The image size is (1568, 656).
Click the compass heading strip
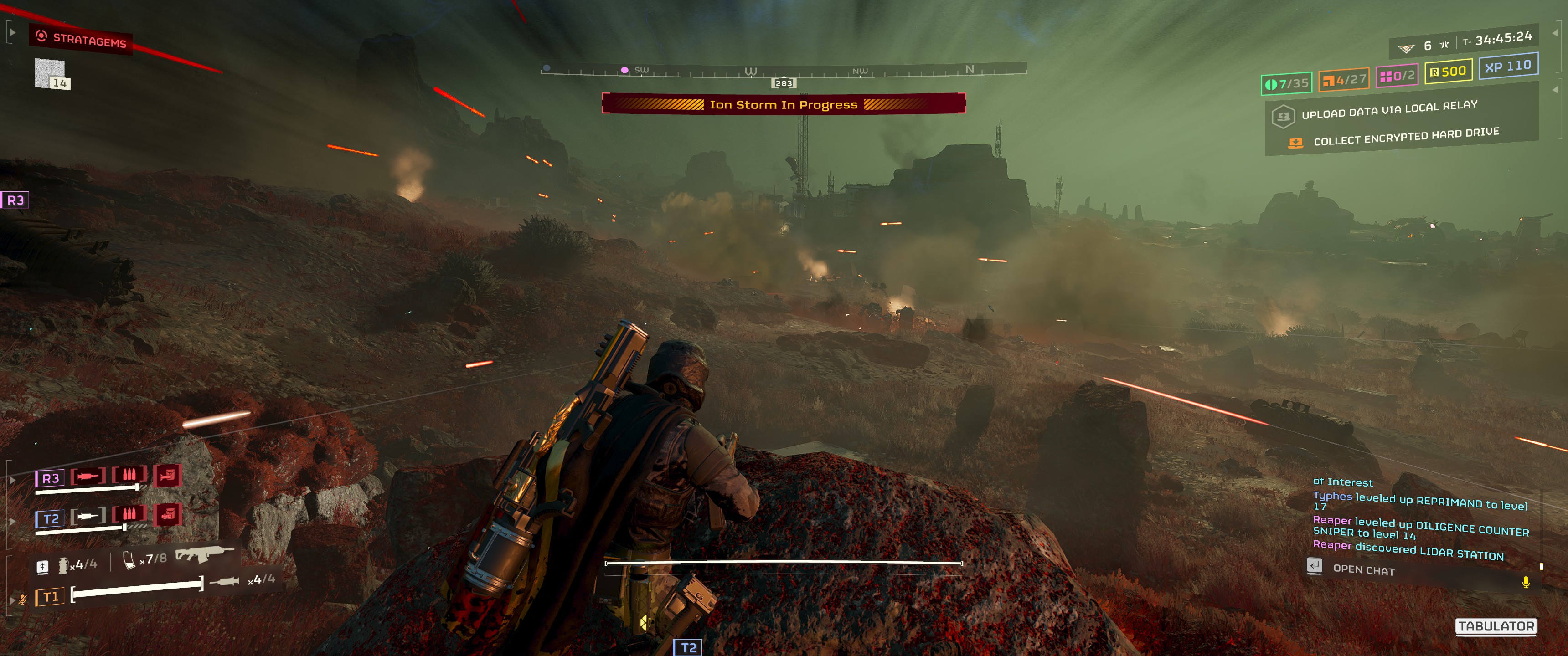click(x=783, y=71)
